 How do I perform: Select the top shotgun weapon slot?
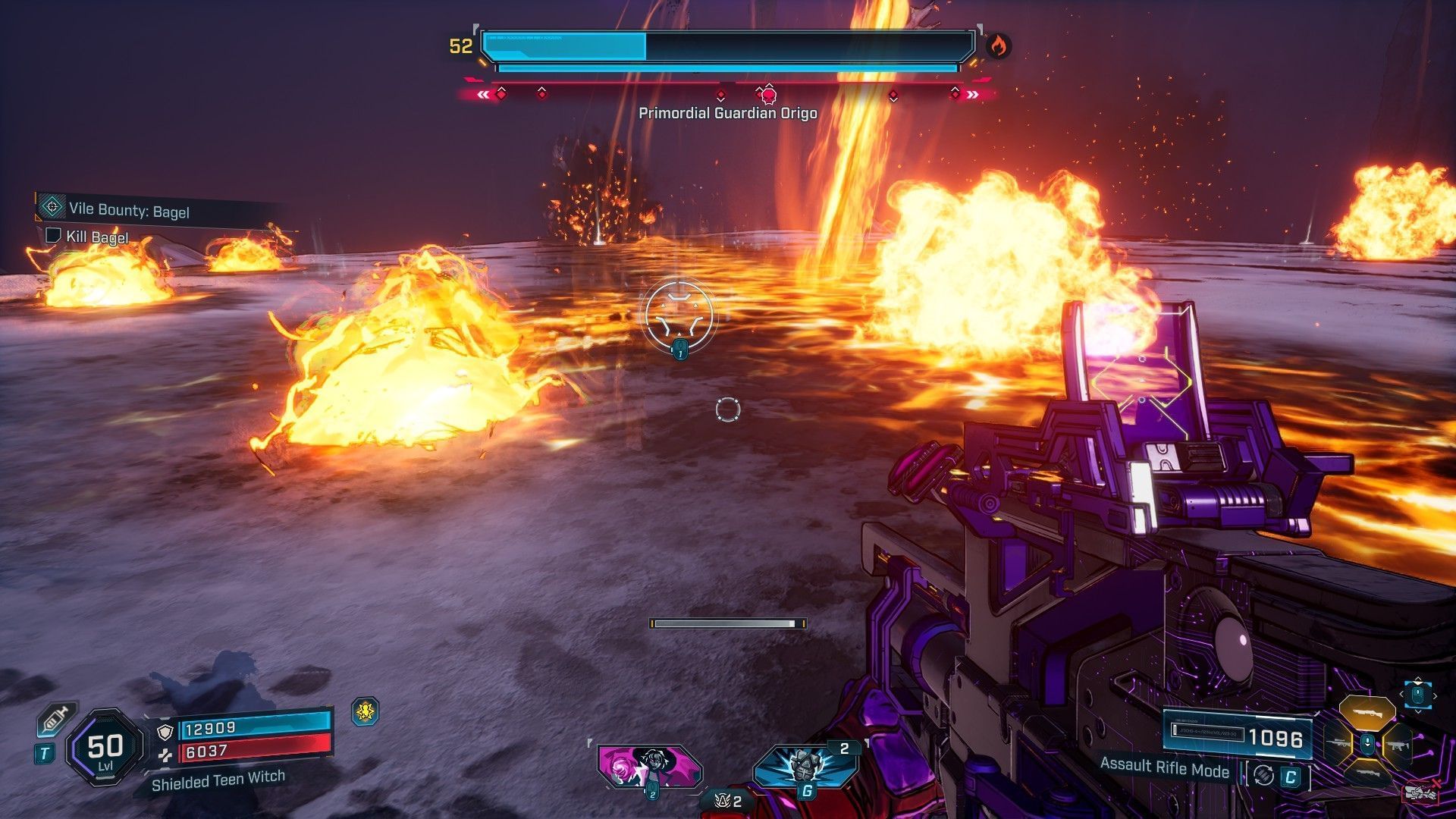[x=1367, y=712]
